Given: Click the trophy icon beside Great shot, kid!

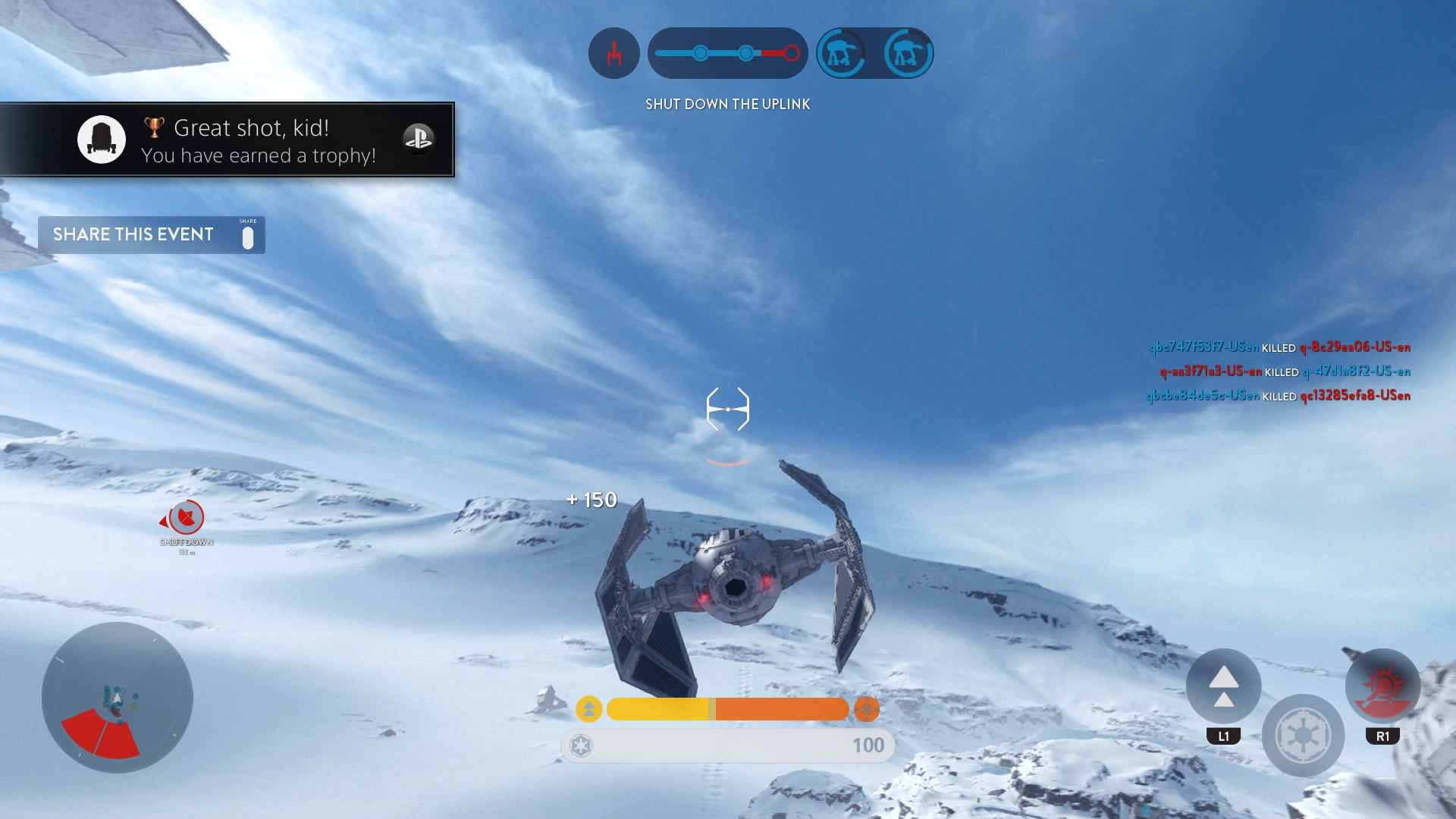Looking at the screenshot, I should point(154,127).
